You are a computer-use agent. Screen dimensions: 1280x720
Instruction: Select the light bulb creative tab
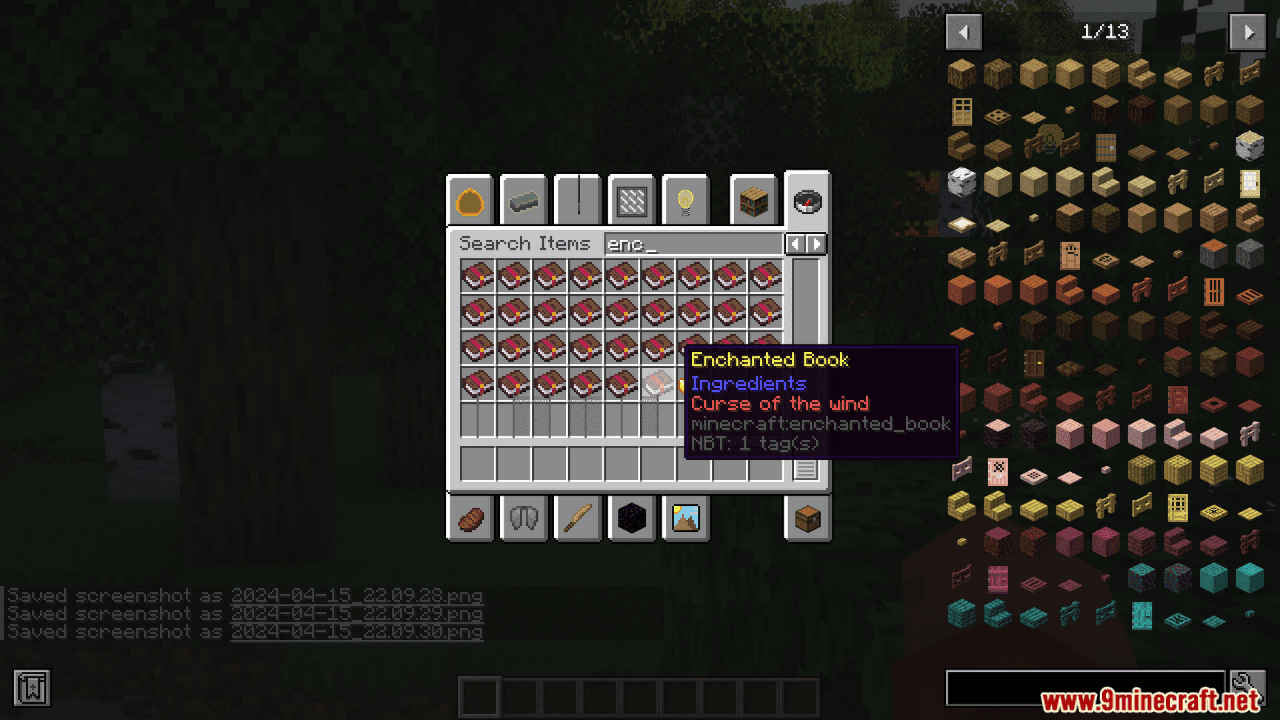coord(685,203)
